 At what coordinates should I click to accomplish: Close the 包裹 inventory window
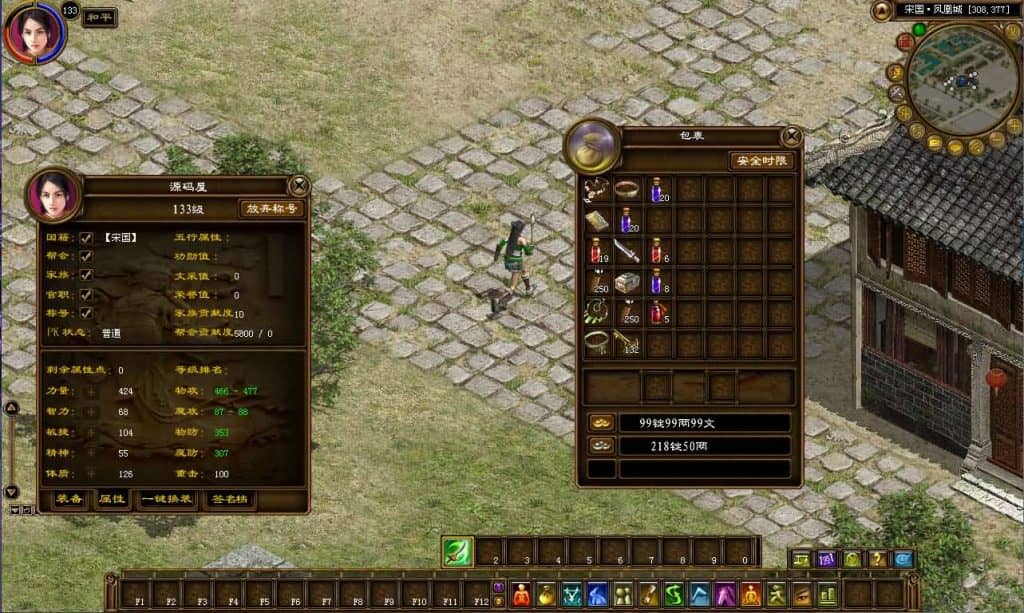point(791,136)
